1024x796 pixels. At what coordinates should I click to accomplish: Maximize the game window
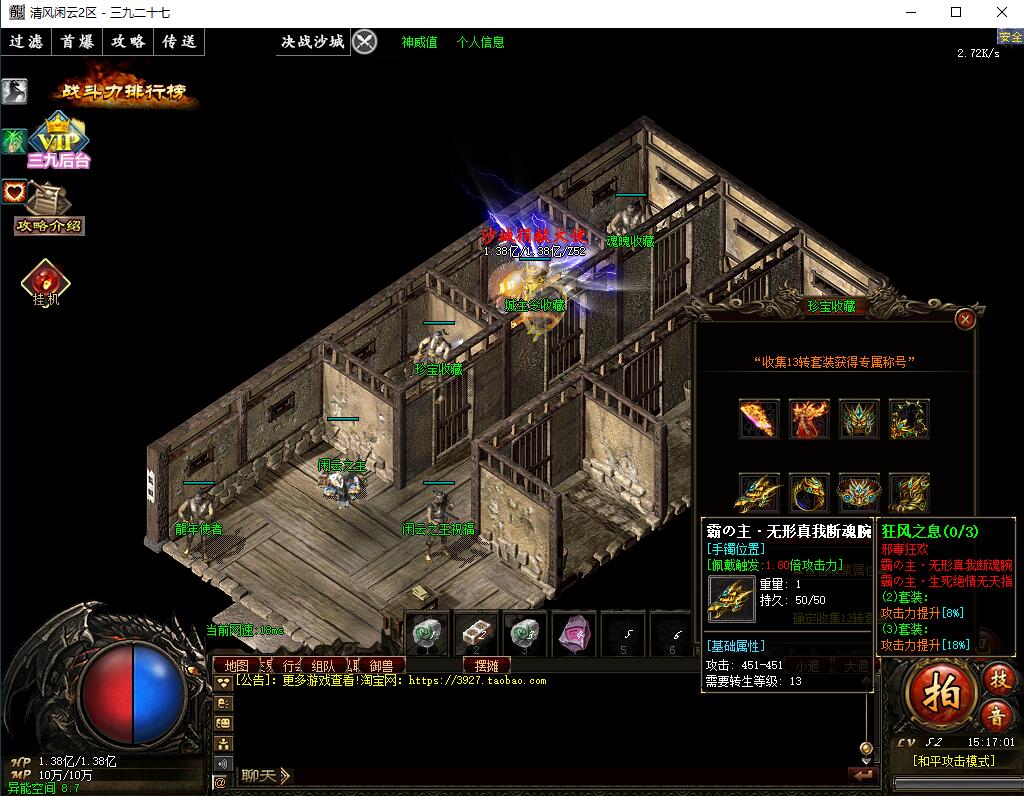956,12
